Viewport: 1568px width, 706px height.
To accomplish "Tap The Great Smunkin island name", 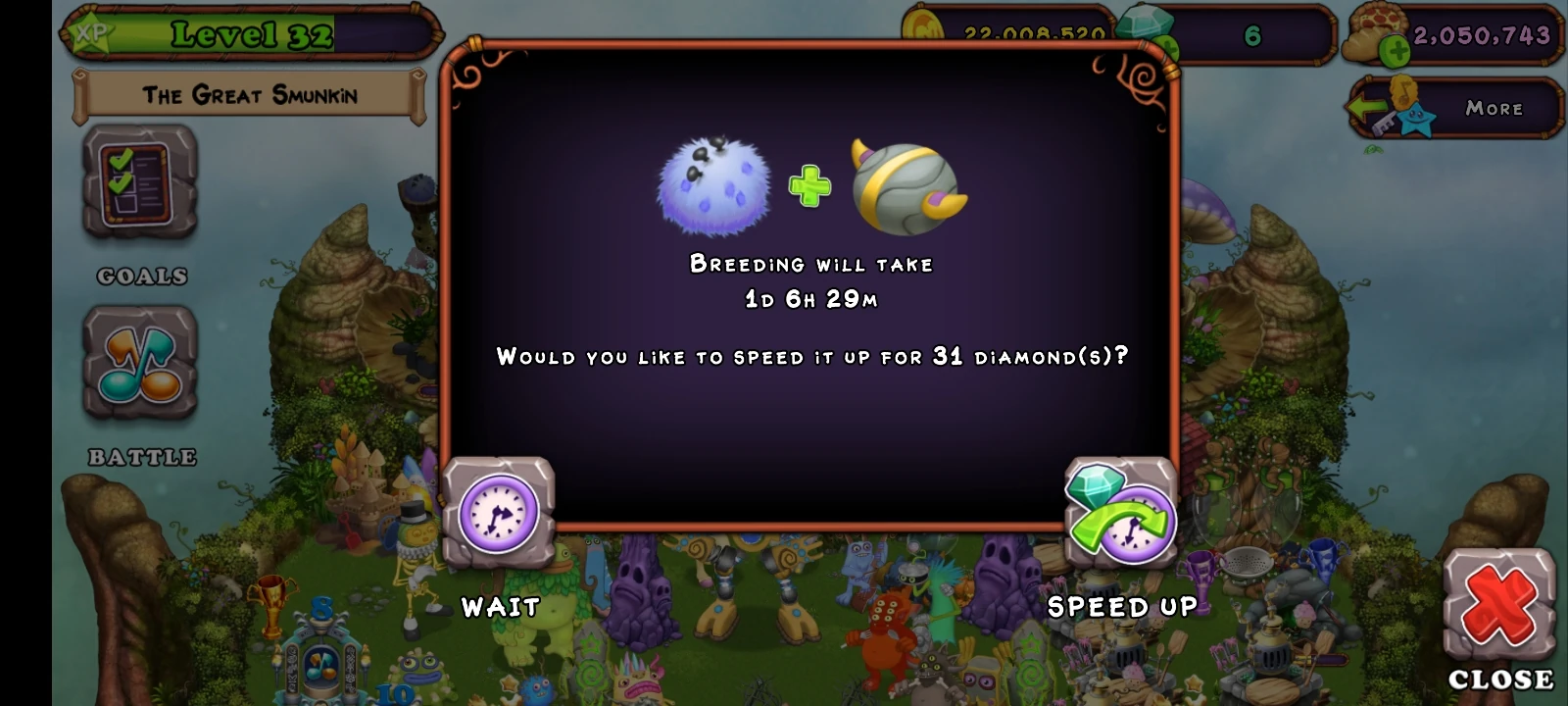I will coord(250,95).
